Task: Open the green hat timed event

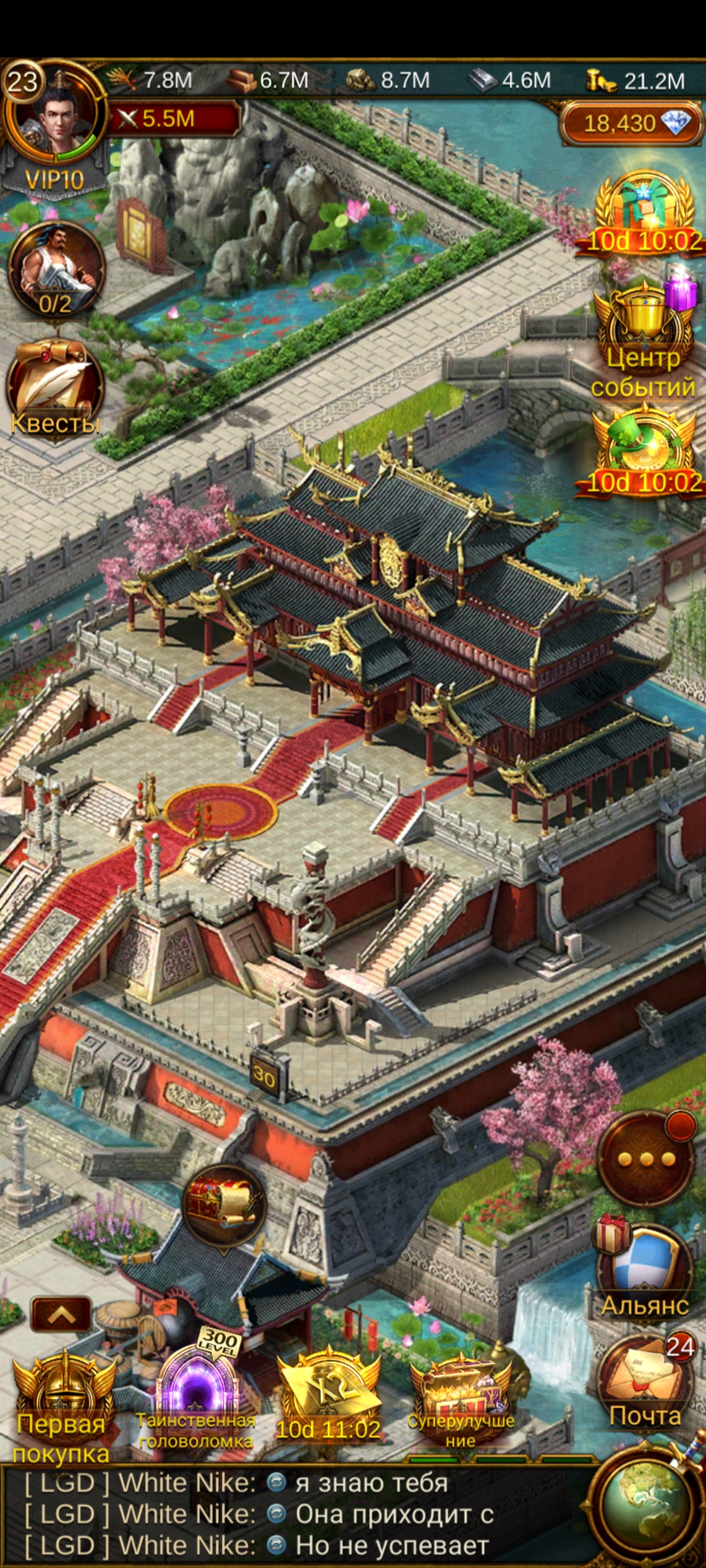Action: [644, 451]
